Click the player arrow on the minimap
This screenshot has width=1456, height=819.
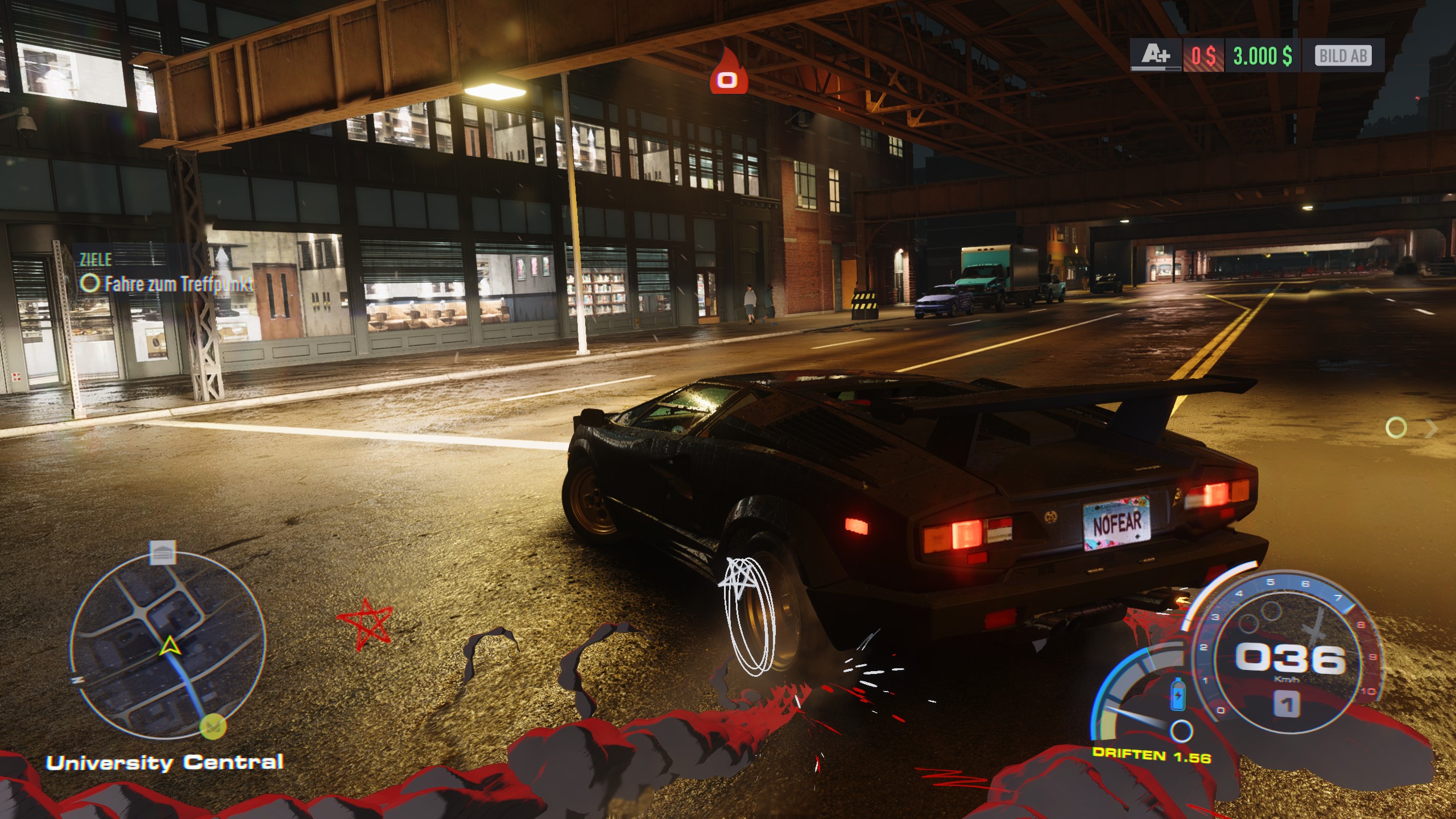[x=168, y=647]
